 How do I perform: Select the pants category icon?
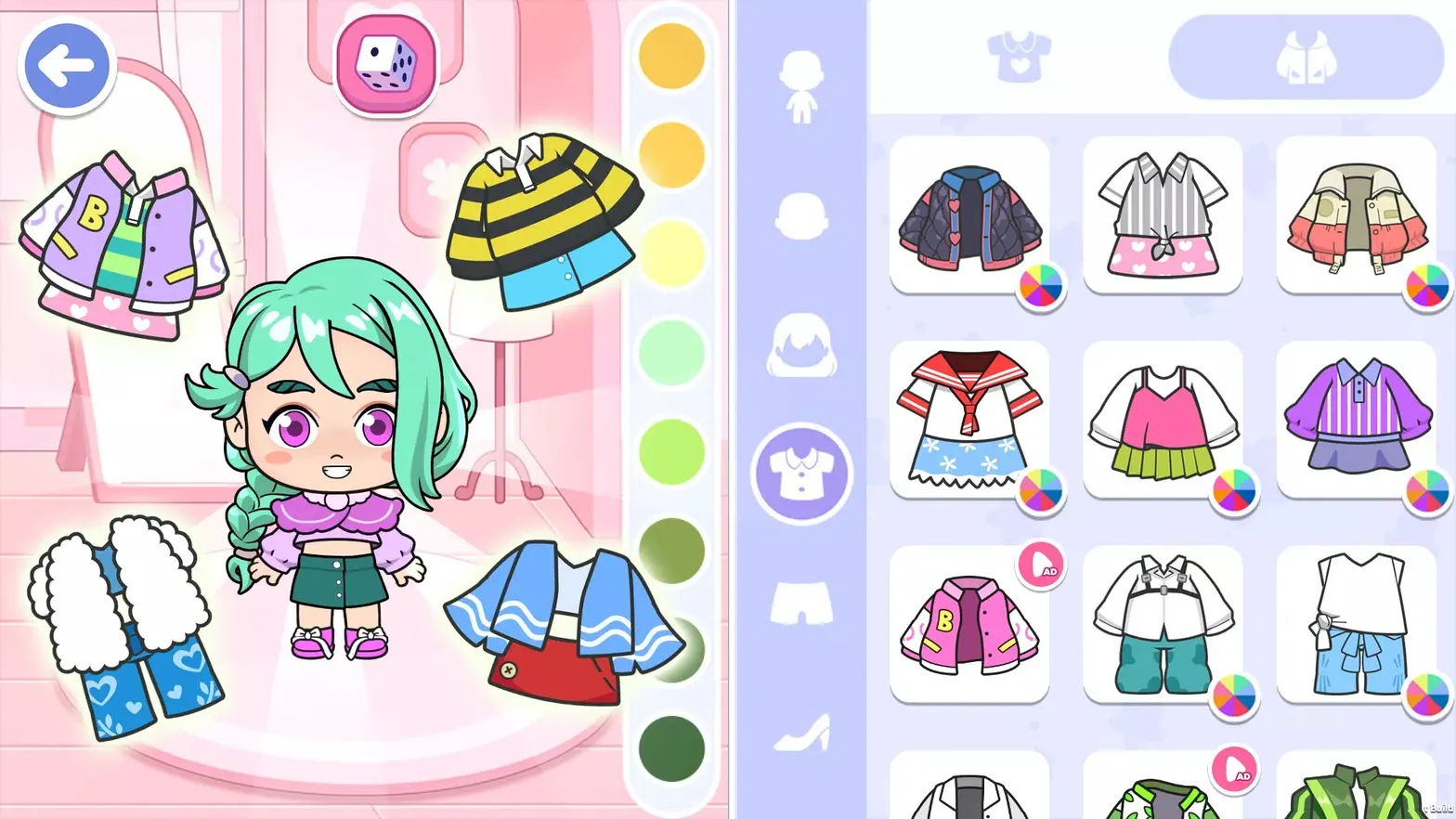[800, 604]
